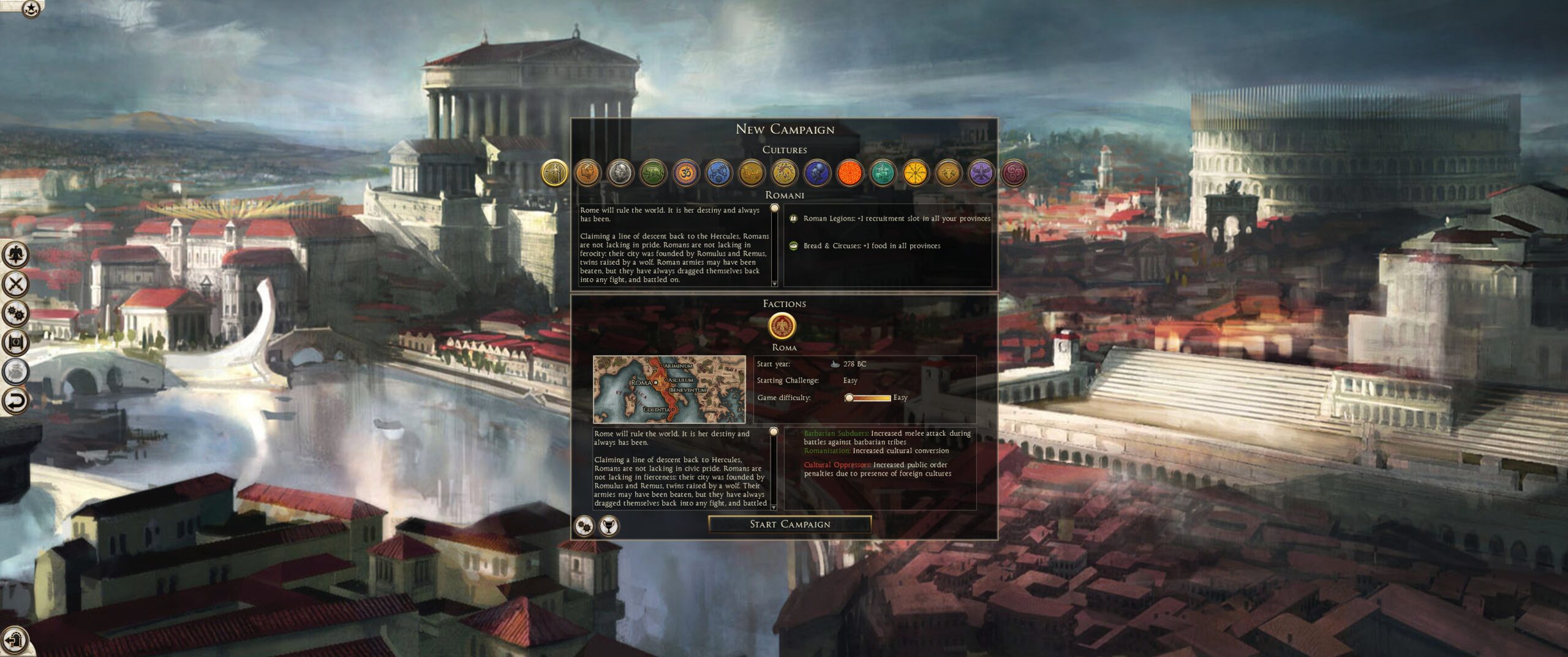Choose the dark red triskele culture
This screenshot has height=657, width=1568.
coord(1014,173)
